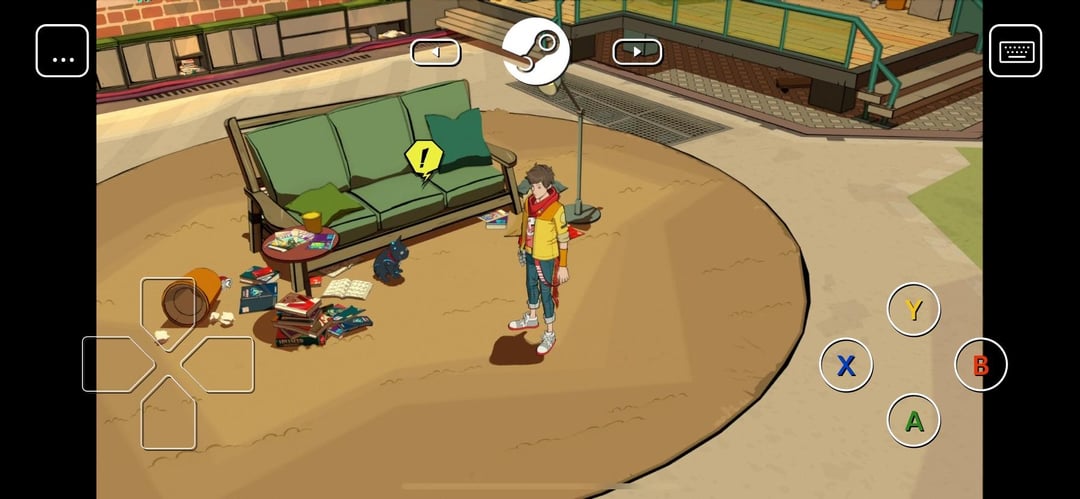This screenshot has width=1080, height=499.
Task: Show the on-screen keyboard
Action: tap(1015, 51)
